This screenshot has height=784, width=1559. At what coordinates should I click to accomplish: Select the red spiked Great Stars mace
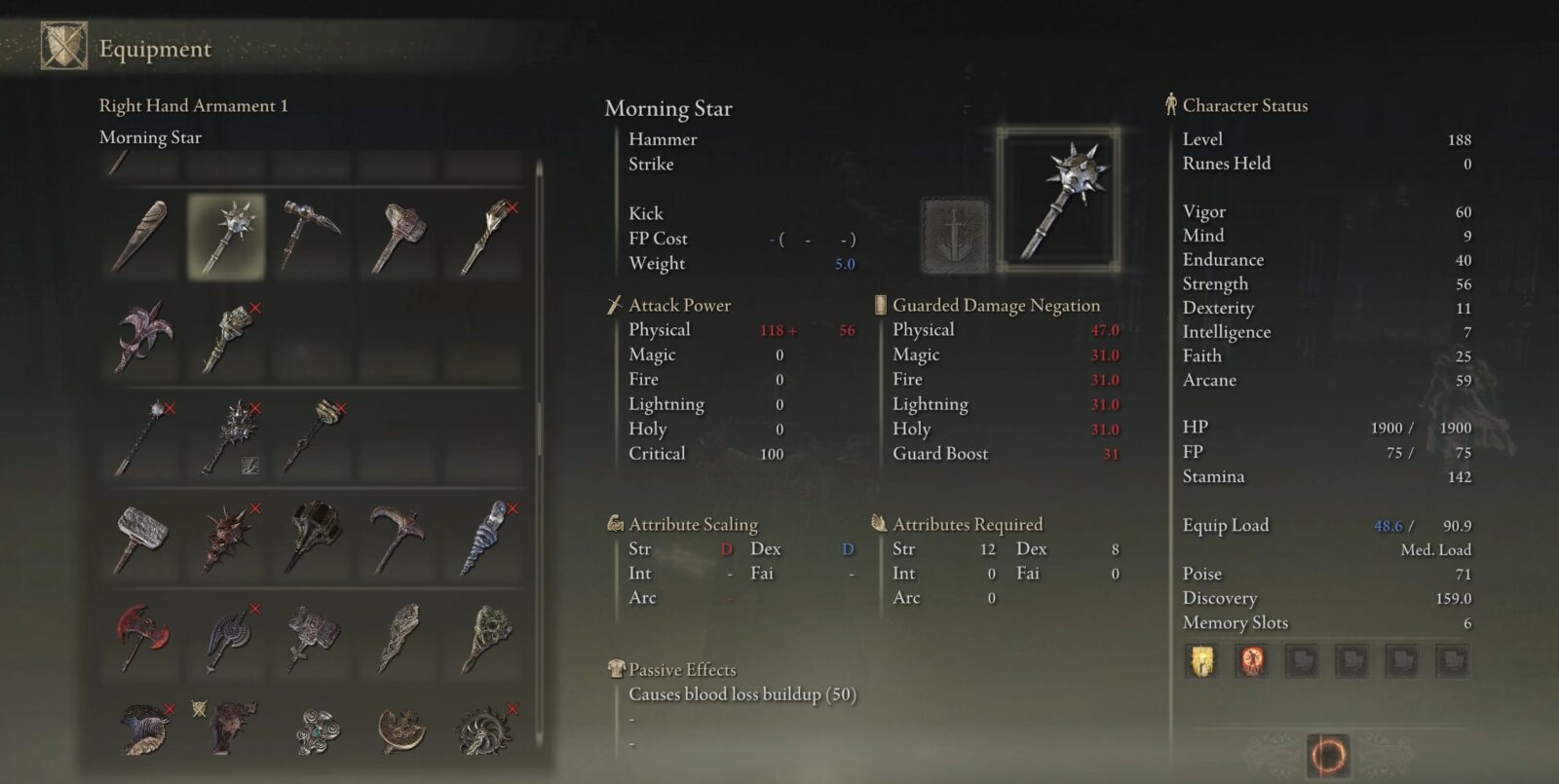click(226, 538)
